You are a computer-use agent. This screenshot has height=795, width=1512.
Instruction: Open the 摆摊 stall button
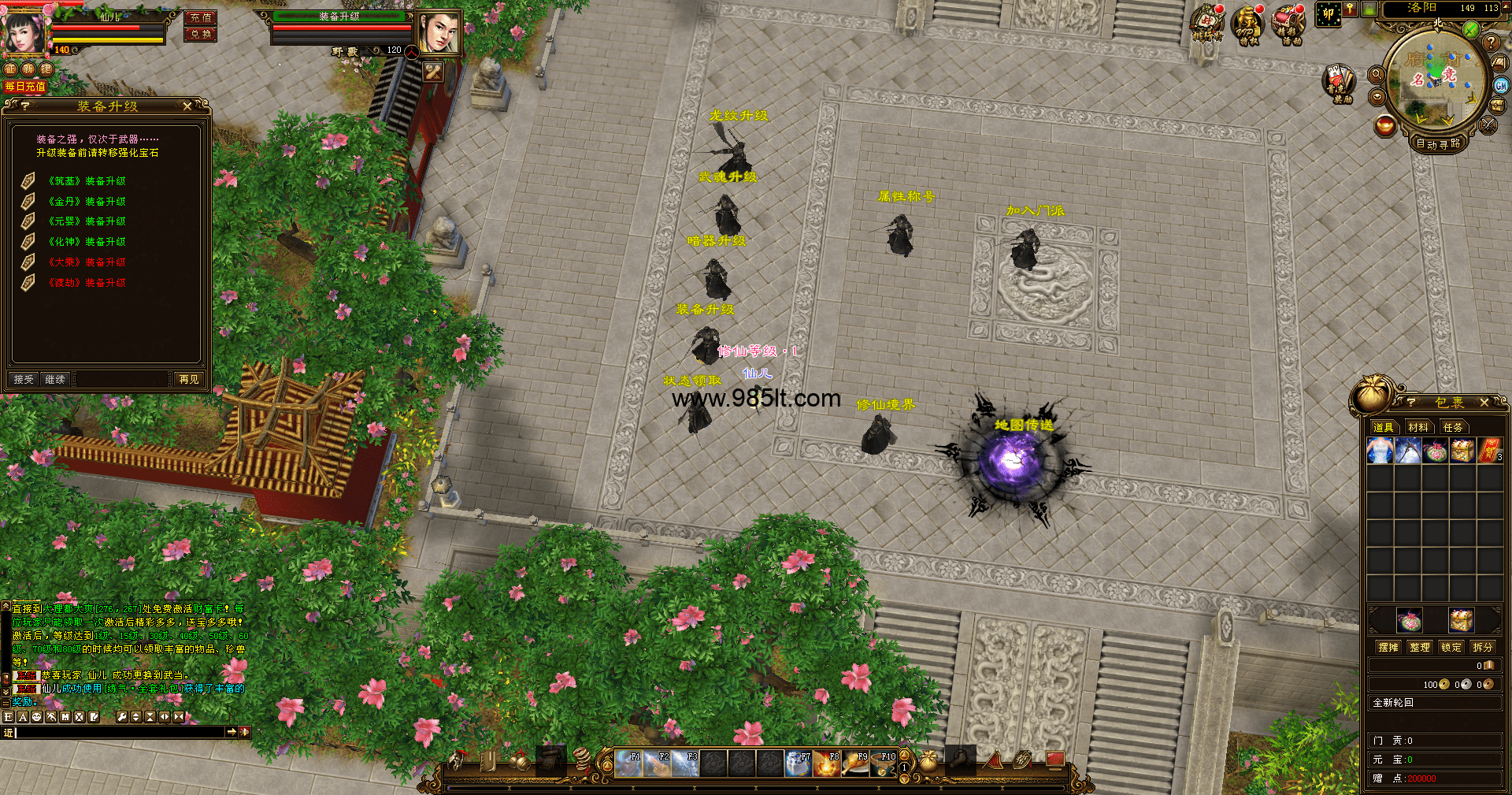(x=1388, y=647)
